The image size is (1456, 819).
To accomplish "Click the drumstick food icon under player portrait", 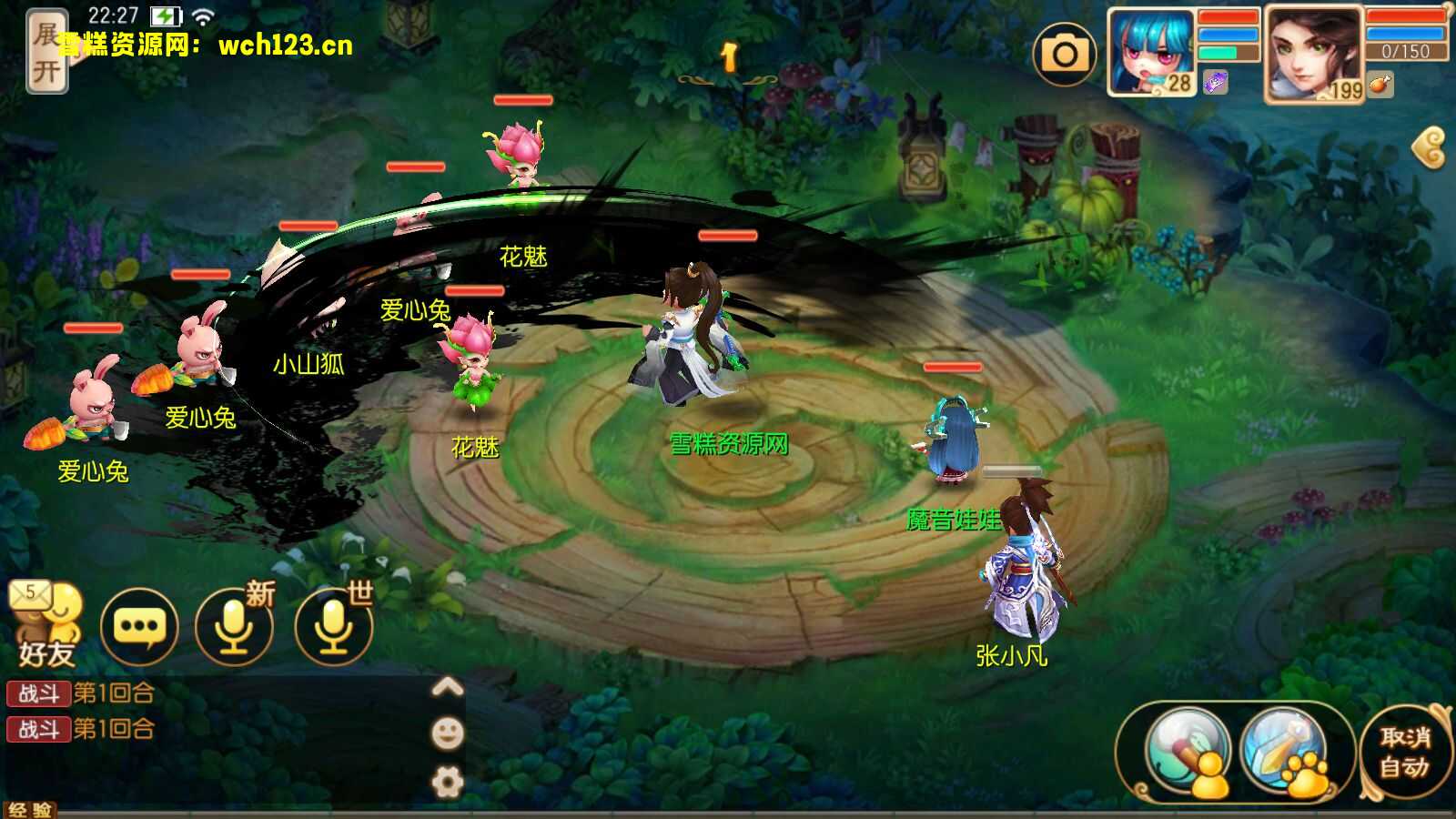I will click(1380, 86).
